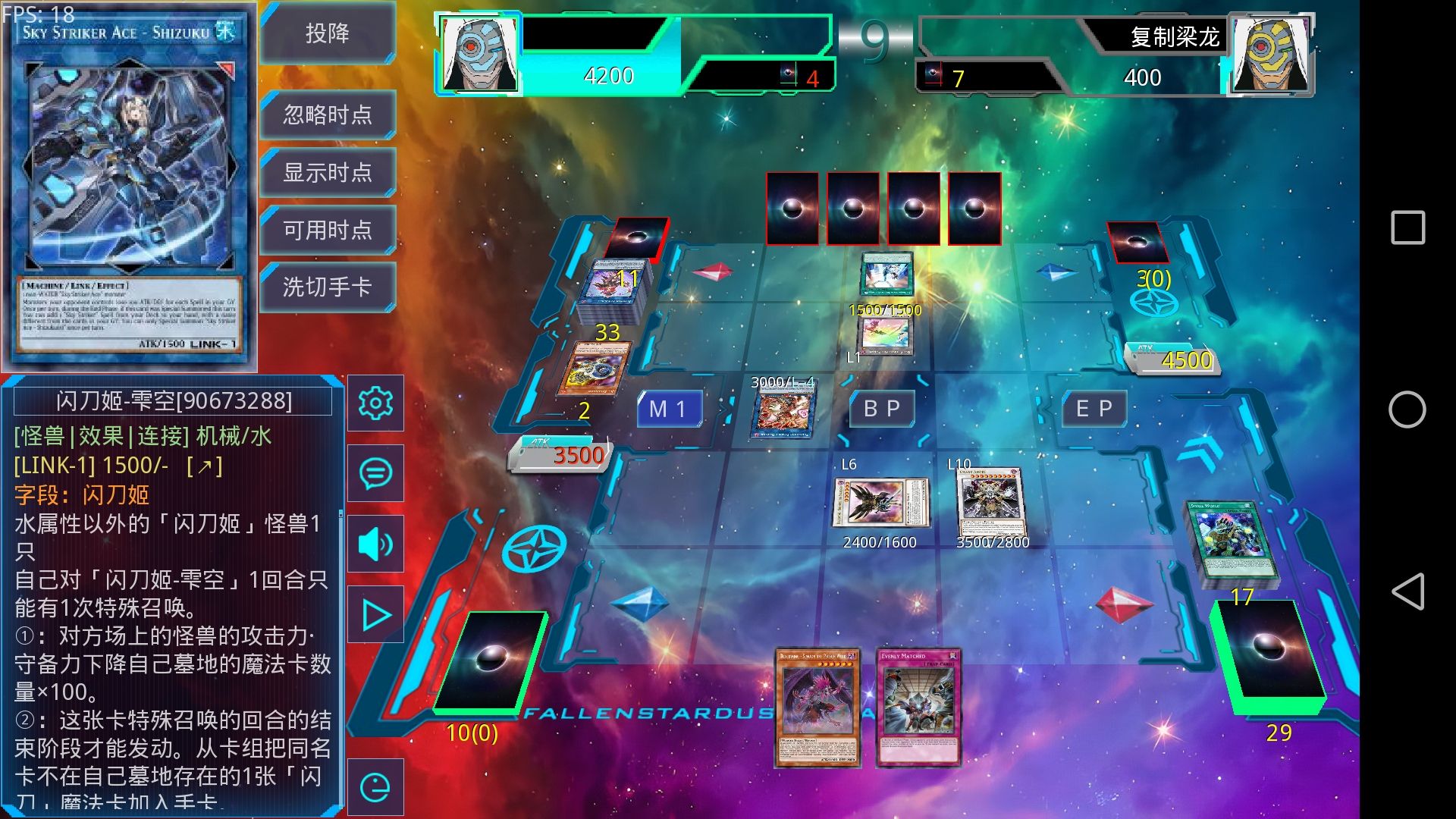The image size is (1456, 819).
Task: Switch to the M1 main phase
Action: coord(668,409)
